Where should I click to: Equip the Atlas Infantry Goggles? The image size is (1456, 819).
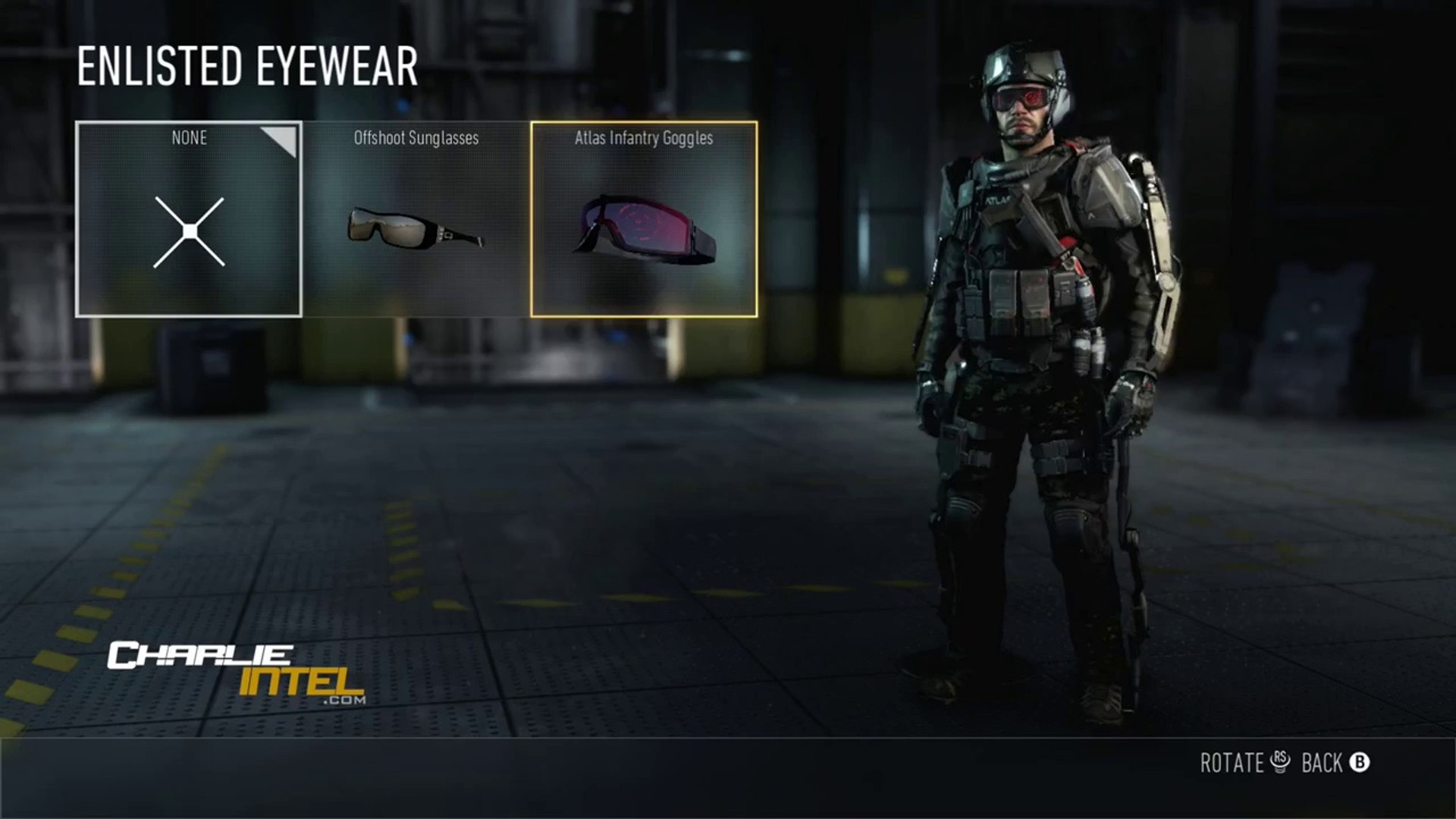(x=644, y=219)
